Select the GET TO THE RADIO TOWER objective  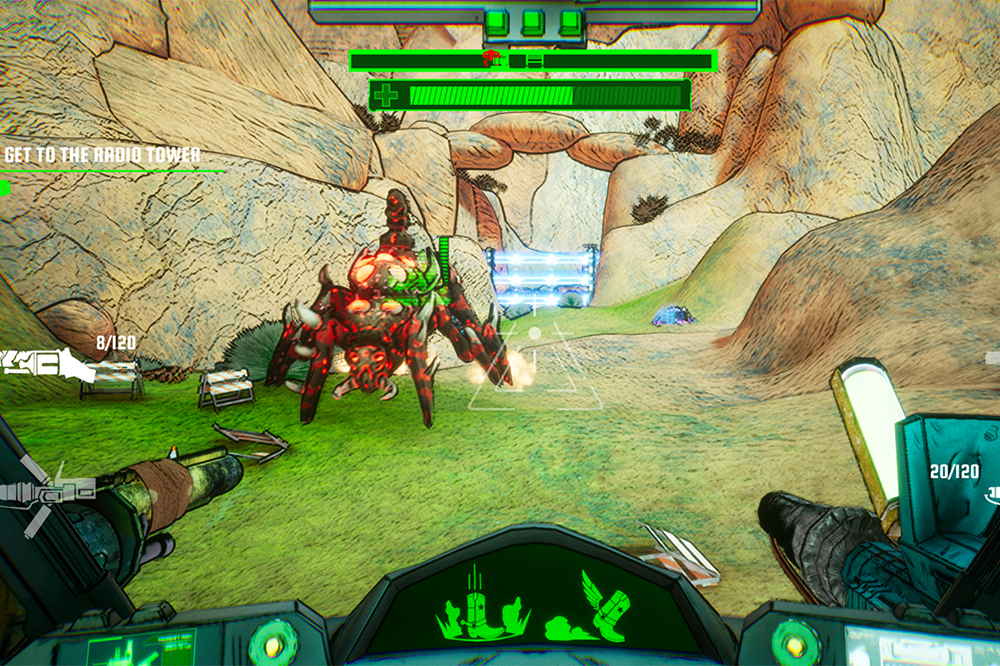click(102, 155)
